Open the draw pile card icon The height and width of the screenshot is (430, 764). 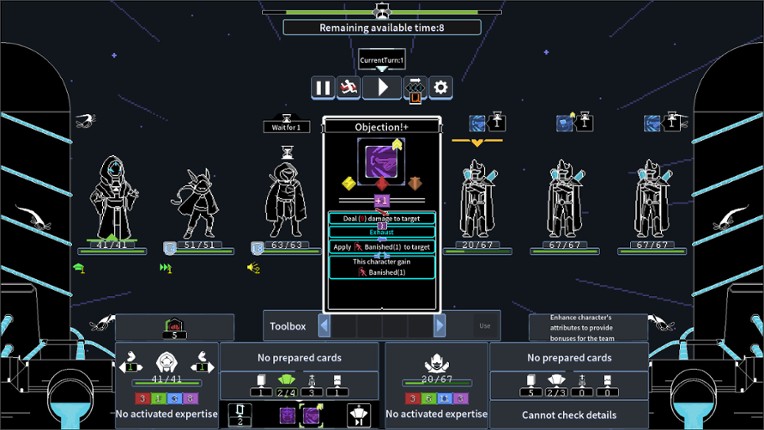tap(241, 414)
